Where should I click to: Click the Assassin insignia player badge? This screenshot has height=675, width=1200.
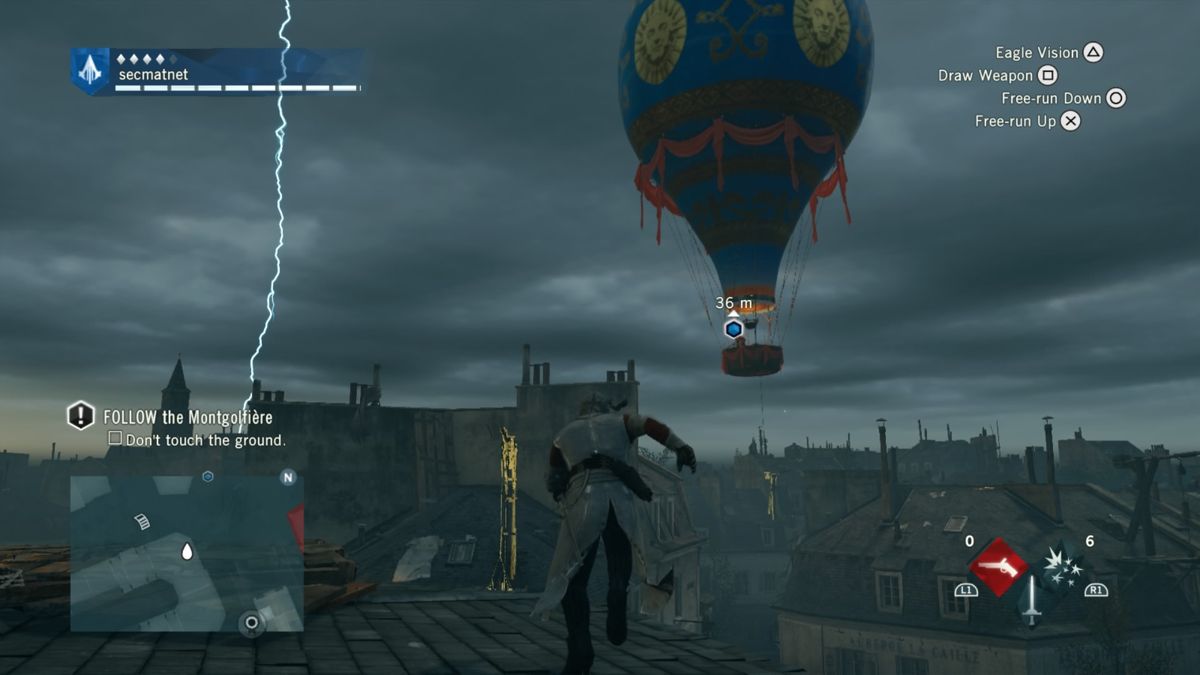90,71
